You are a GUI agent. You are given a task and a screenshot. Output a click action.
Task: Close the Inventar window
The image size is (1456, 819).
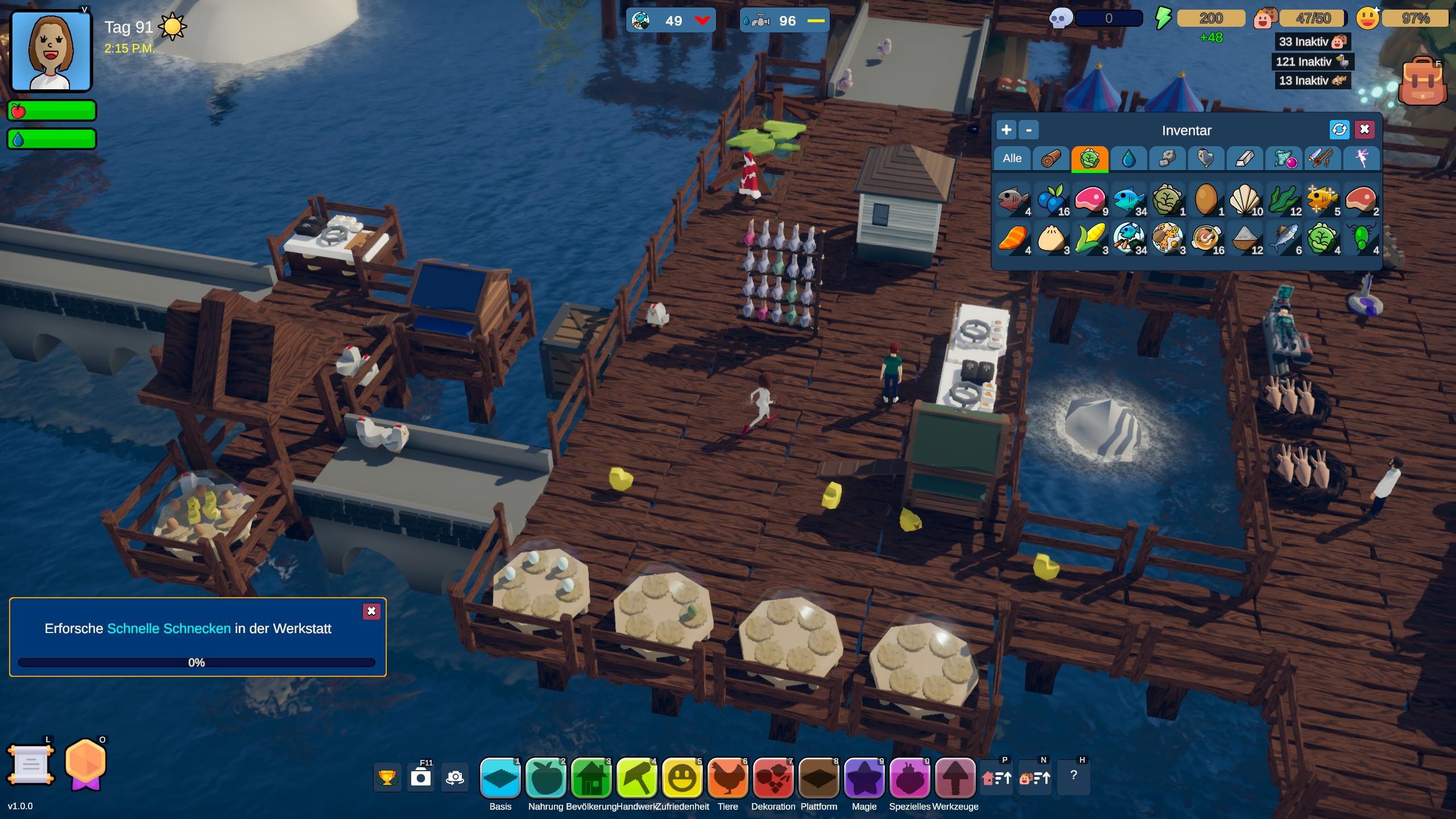point(1364,130)
